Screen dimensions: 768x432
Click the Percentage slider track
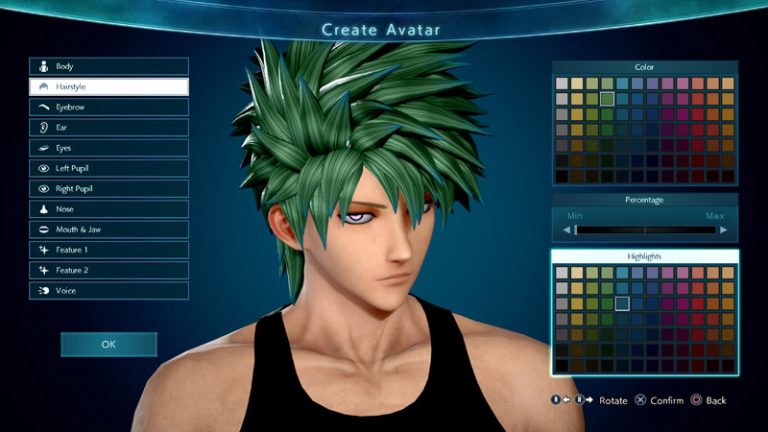tap(645, 230)
